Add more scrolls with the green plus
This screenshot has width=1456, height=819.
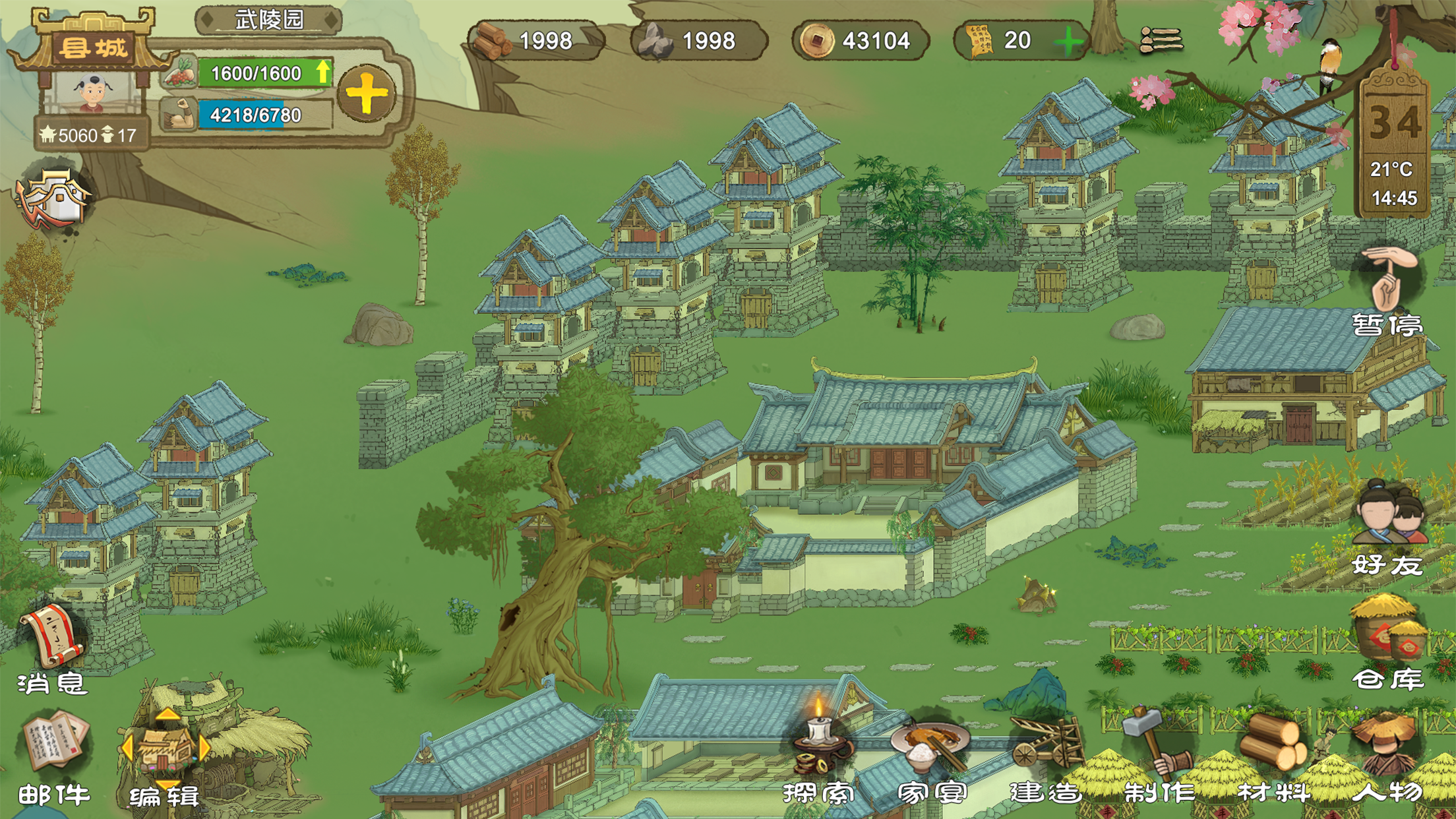(1068, 42)
